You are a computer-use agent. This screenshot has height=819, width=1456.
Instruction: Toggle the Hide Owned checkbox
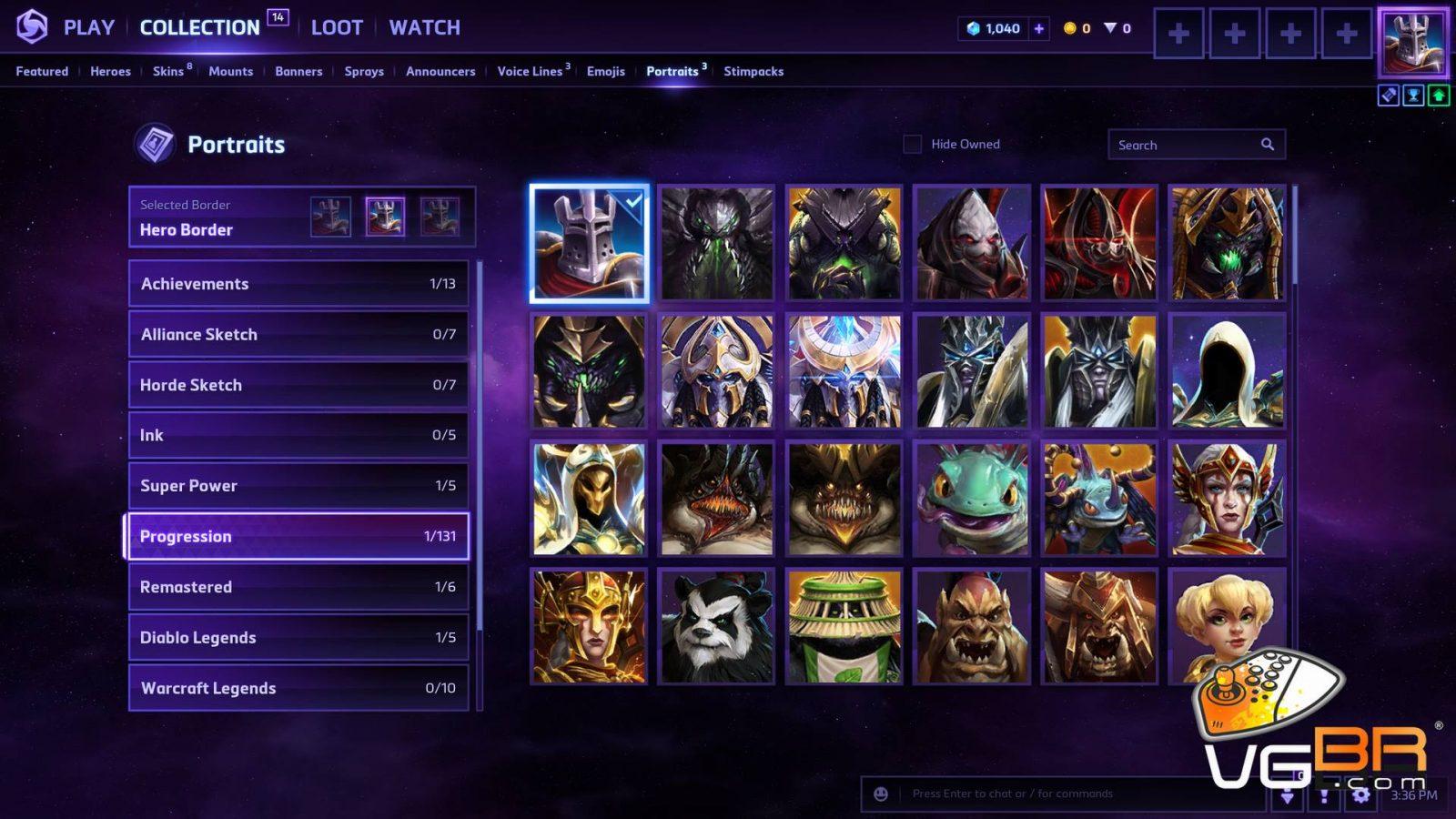tap(913, 144)
